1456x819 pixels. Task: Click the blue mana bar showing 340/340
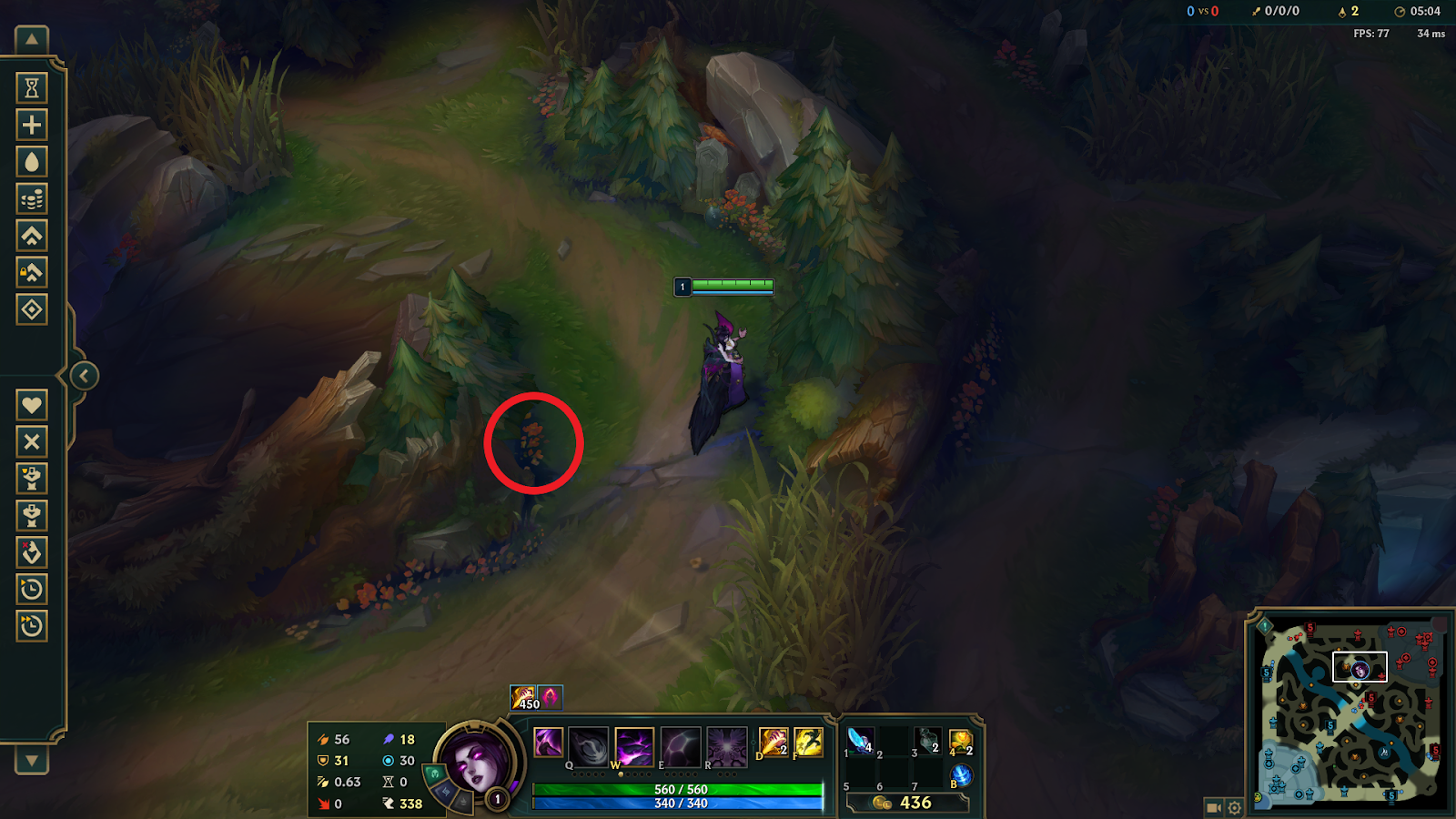pyautogui.click(x=677, y=804)
